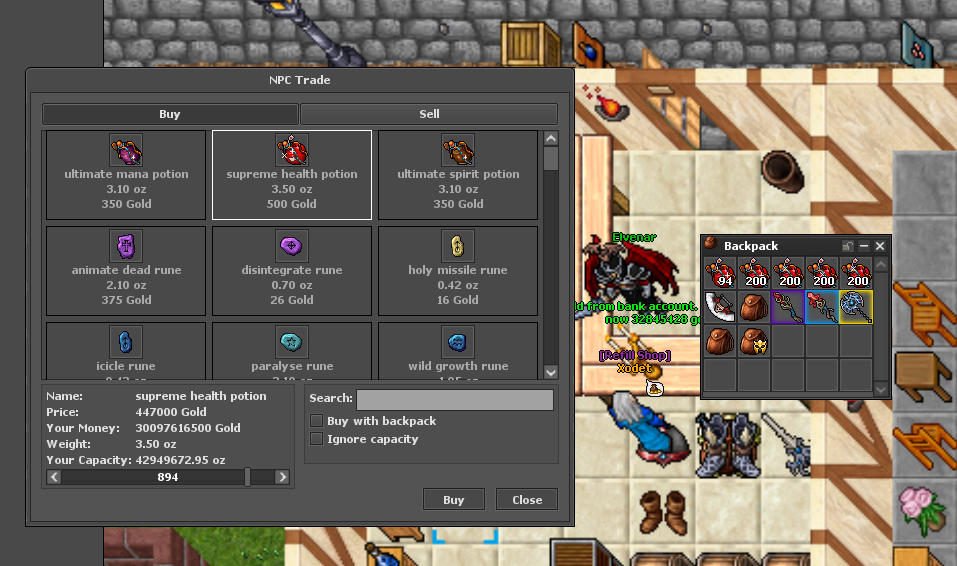
Task: Select the ultimate mana potion offer
Action: [x=126, y=175]
